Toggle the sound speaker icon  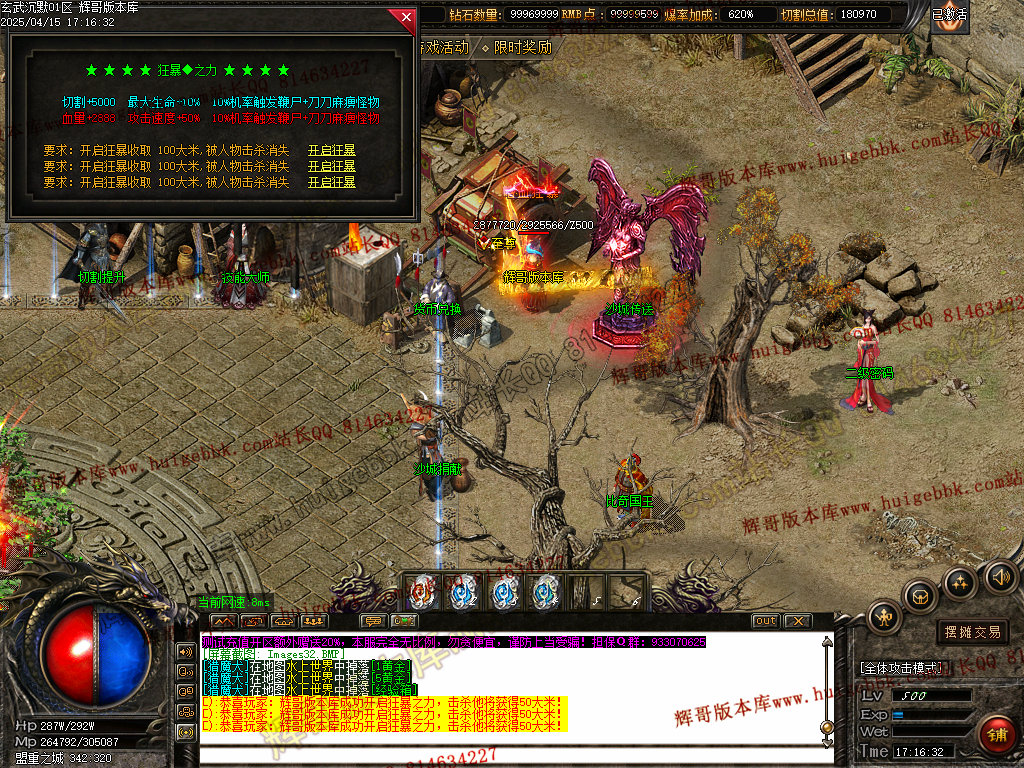pos(1000,576)
